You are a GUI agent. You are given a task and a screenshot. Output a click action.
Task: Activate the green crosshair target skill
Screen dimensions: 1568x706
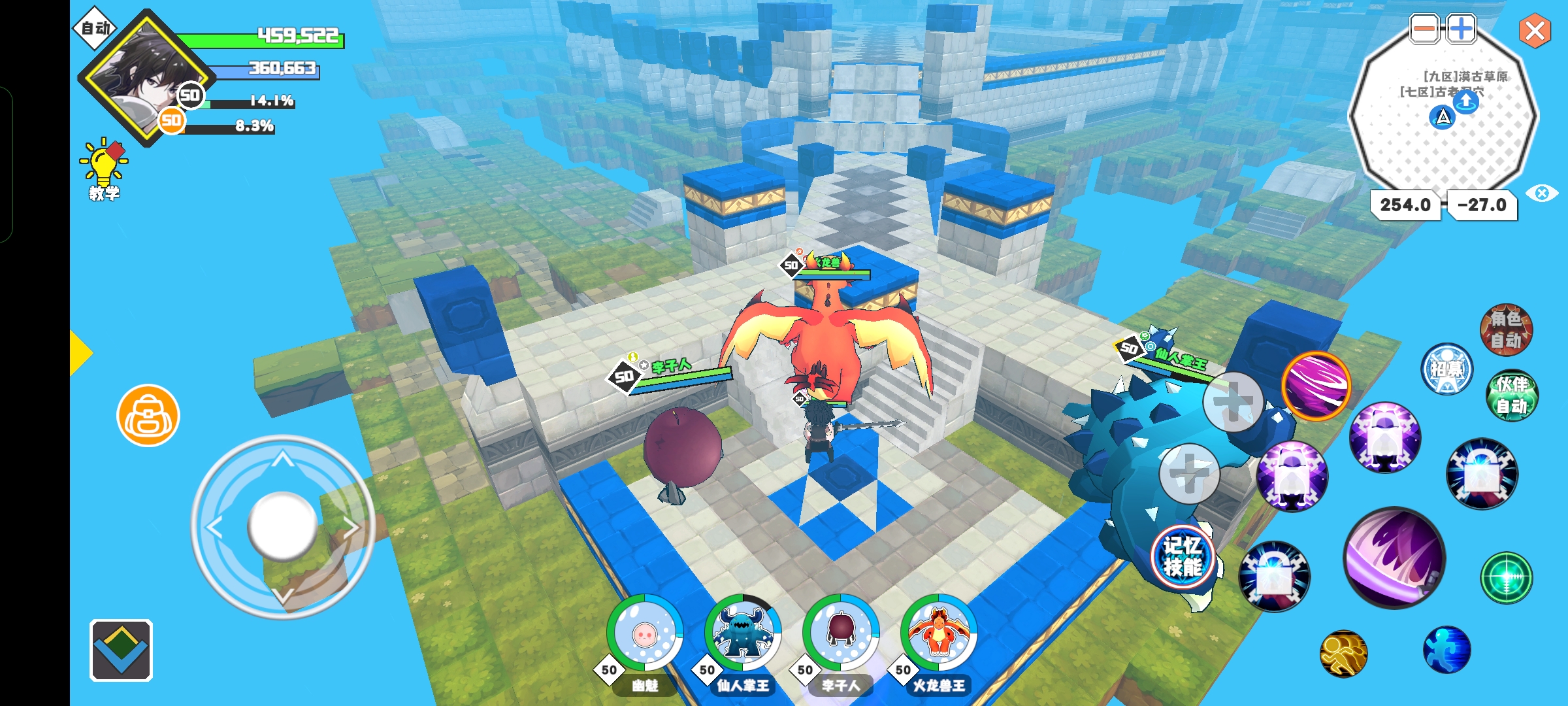click(x=1507, y=577)
